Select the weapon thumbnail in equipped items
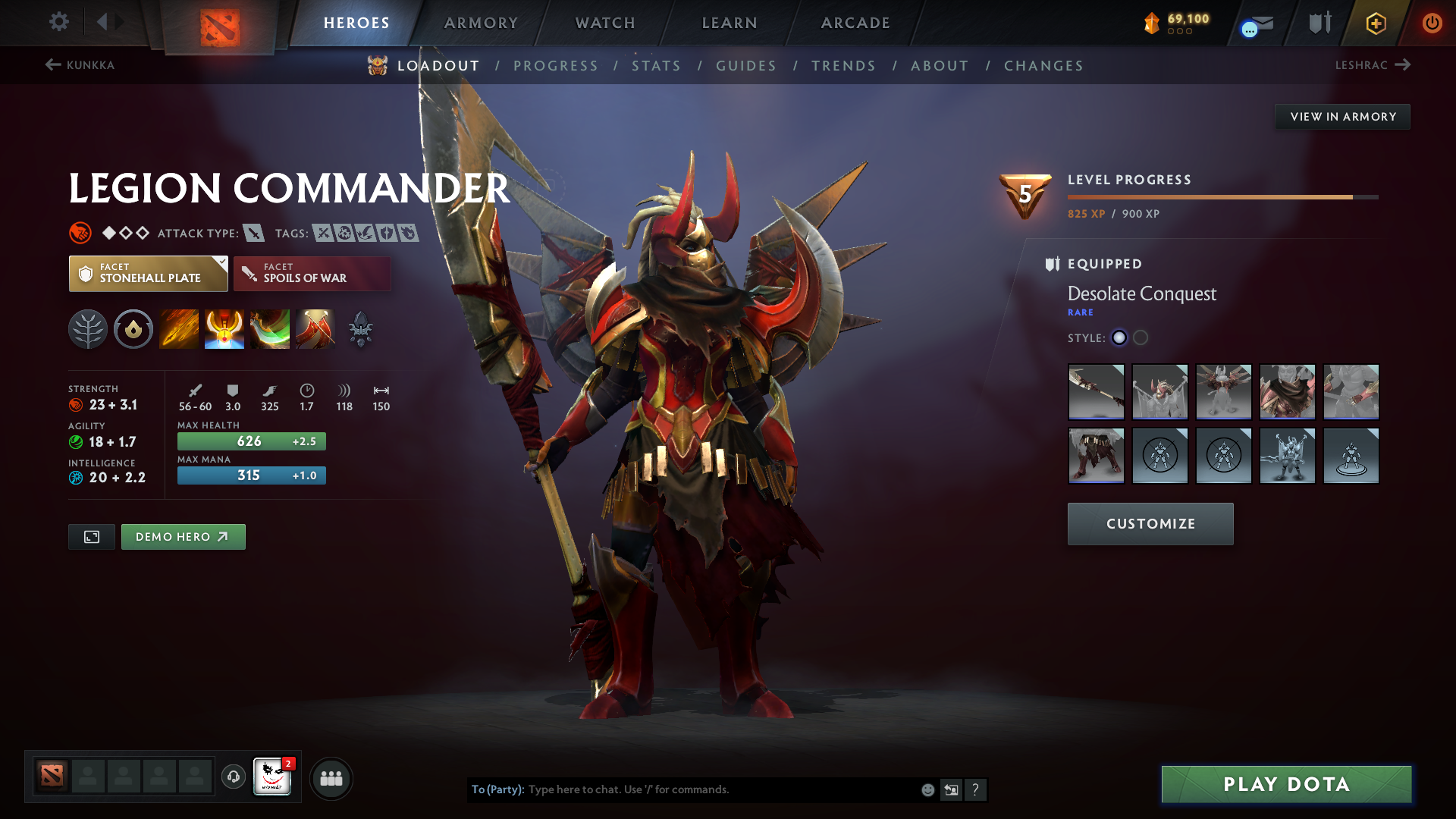The image size is (1456, 819). [1096, 392]
